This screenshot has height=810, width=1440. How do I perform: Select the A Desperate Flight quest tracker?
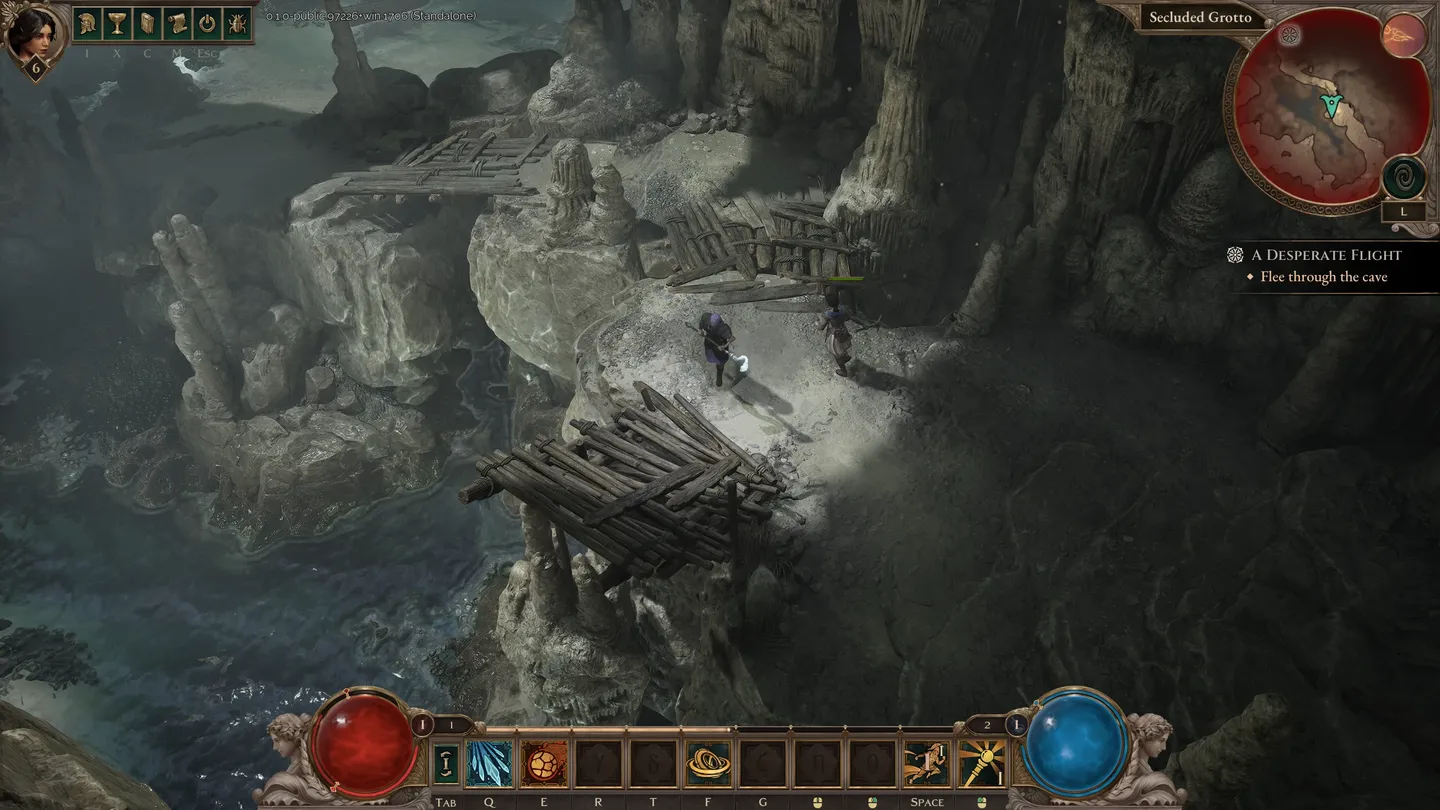(1325, 255)
